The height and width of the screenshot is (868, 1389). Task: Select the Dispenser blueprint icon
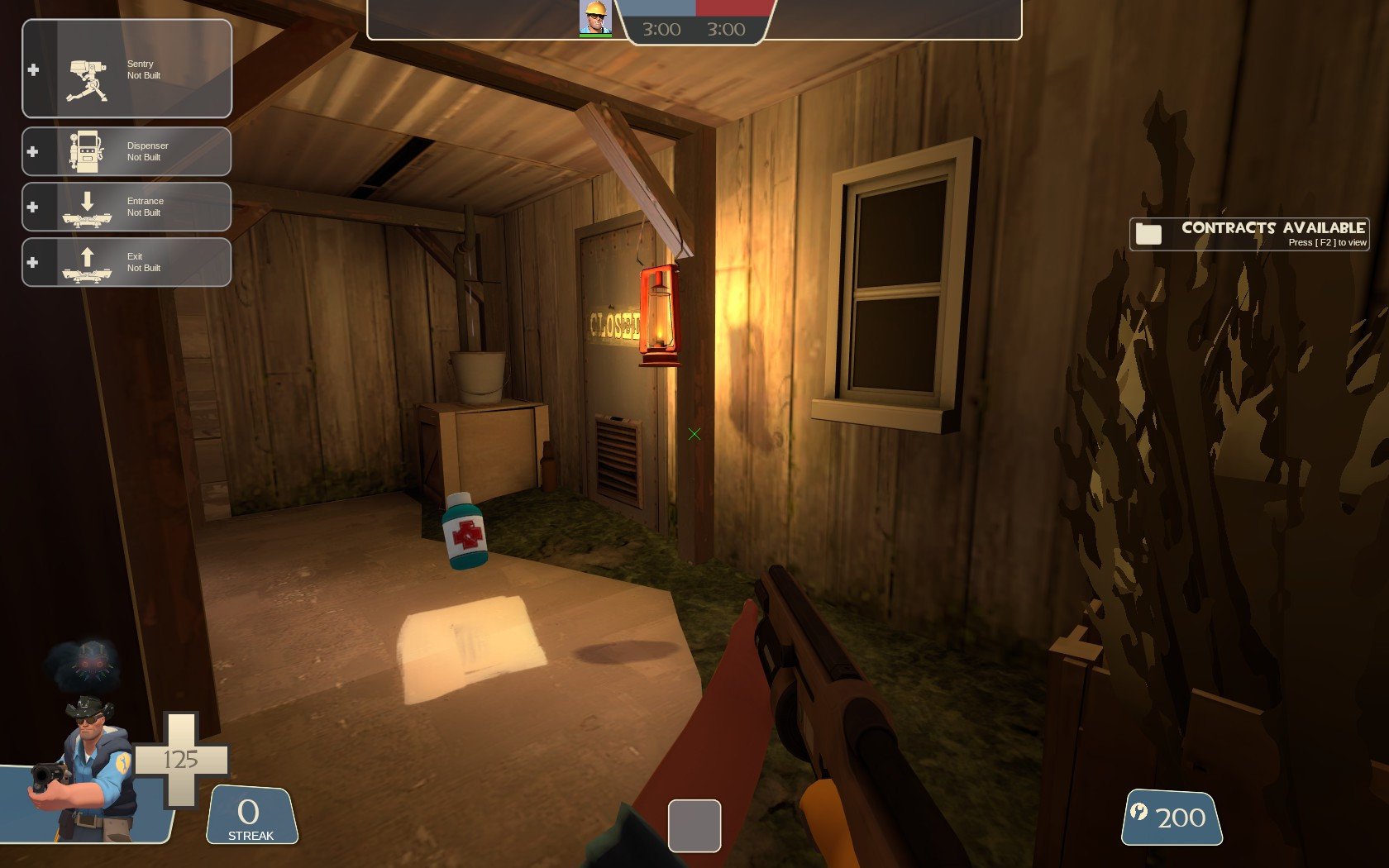pyautogui.click(x=84, y=149)
